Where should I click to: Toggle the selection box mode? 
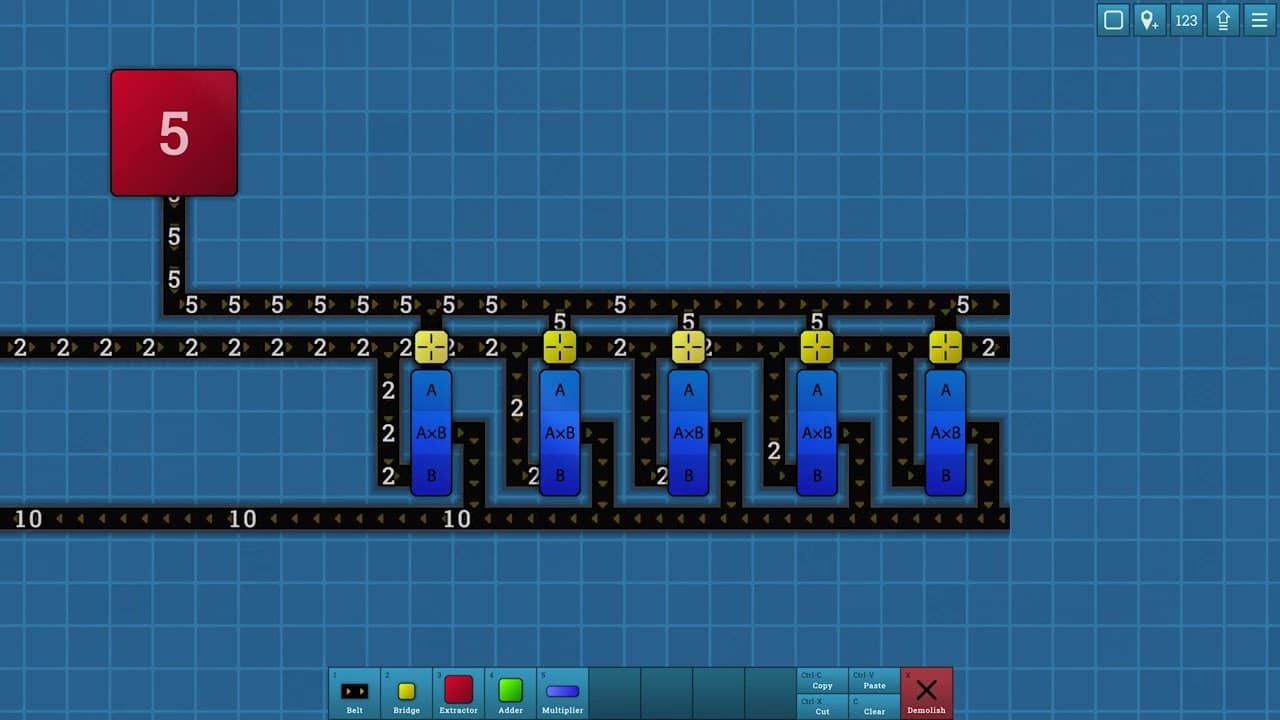coord(1112,20)
